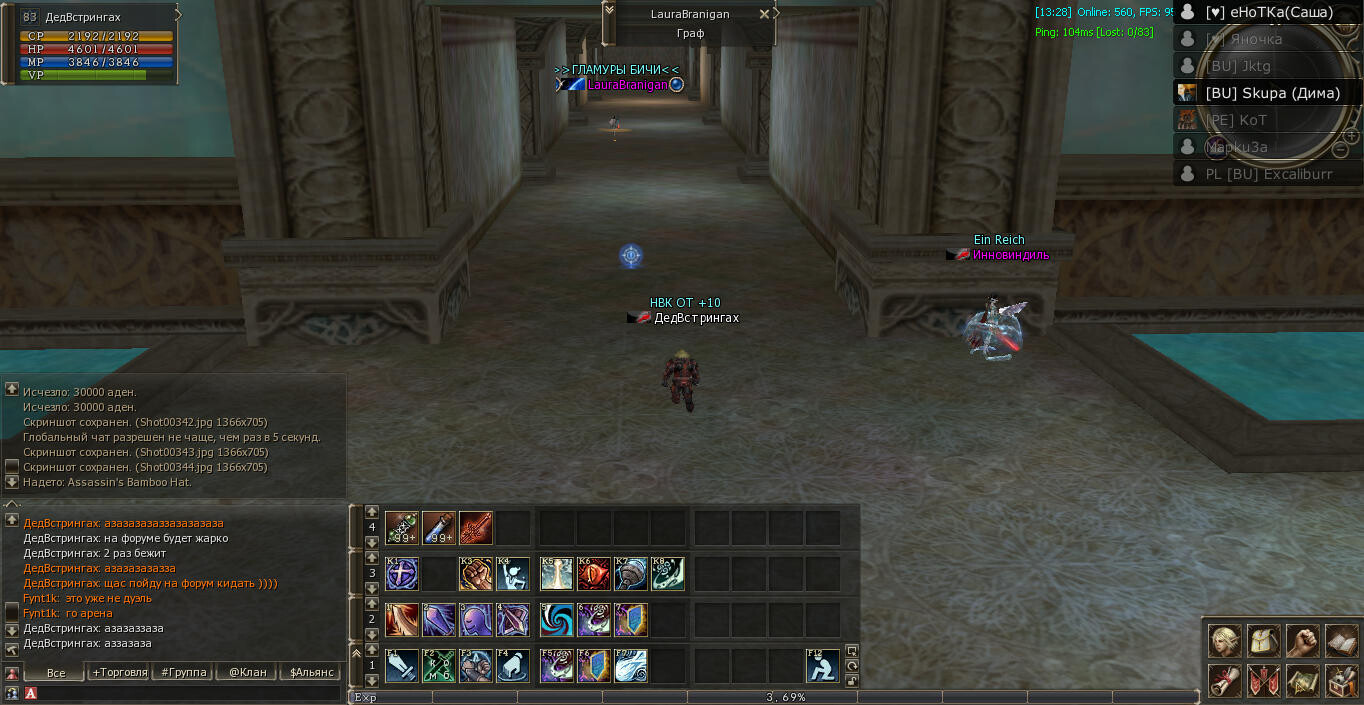
Task: Open the skills open-book icon
Action: (x=1341, y=640)
